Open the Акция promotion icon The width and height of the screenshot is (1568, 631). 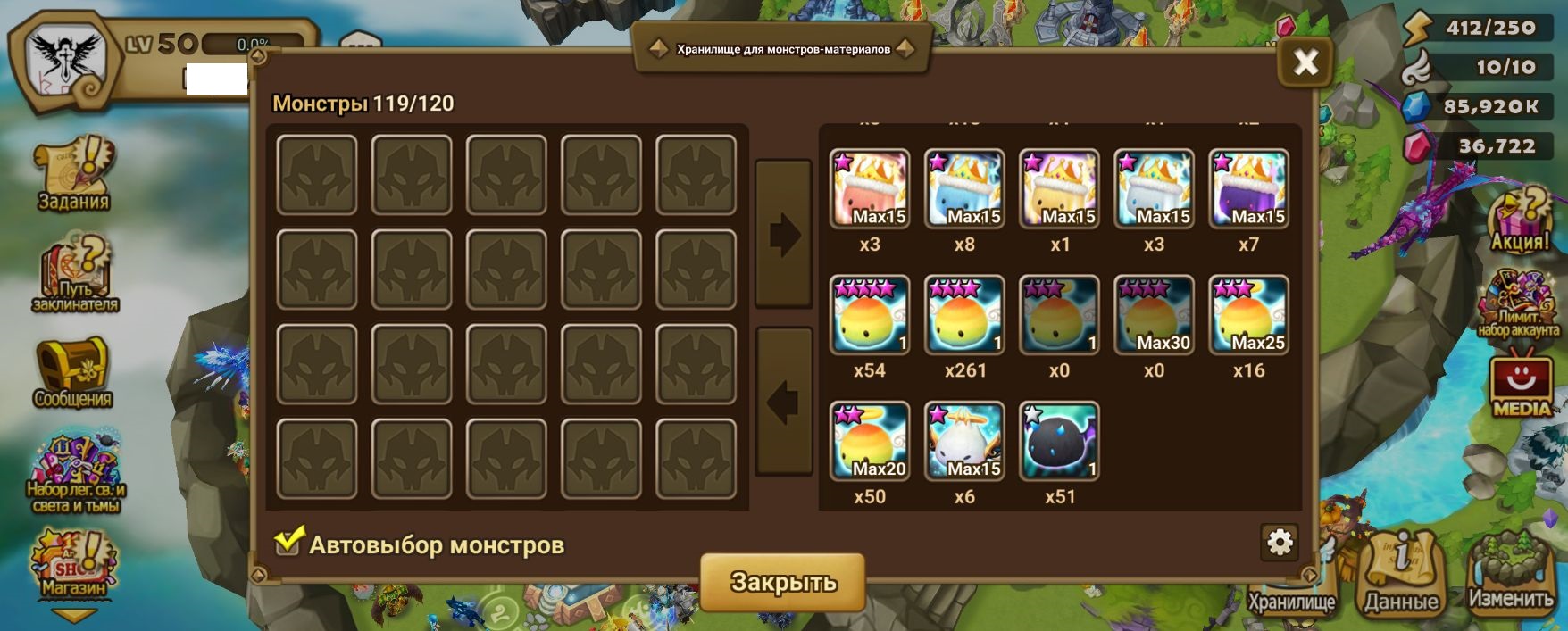1520,219
